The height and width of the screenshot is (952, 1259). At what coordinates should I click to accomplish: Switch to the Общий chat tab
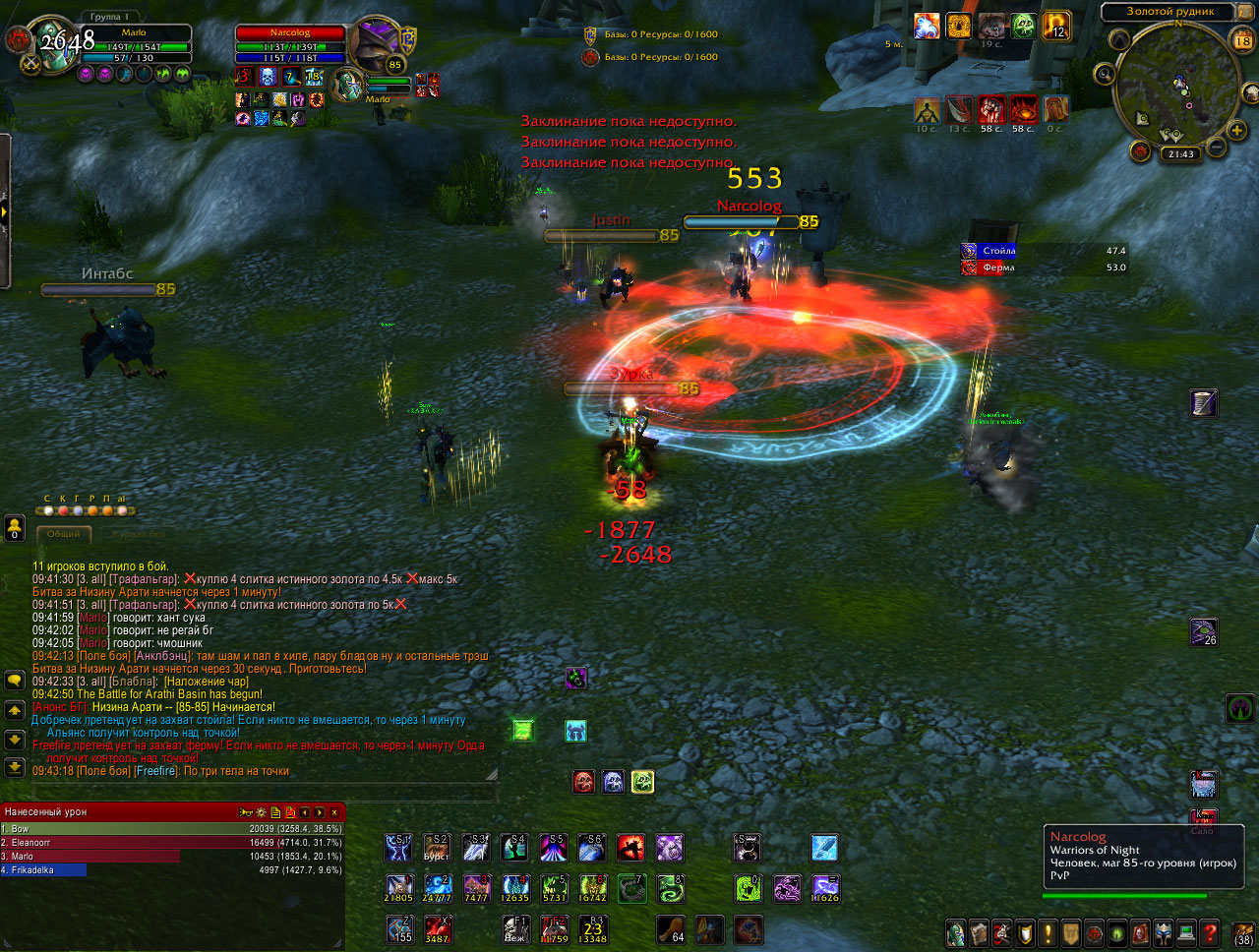tap(64, 534)
